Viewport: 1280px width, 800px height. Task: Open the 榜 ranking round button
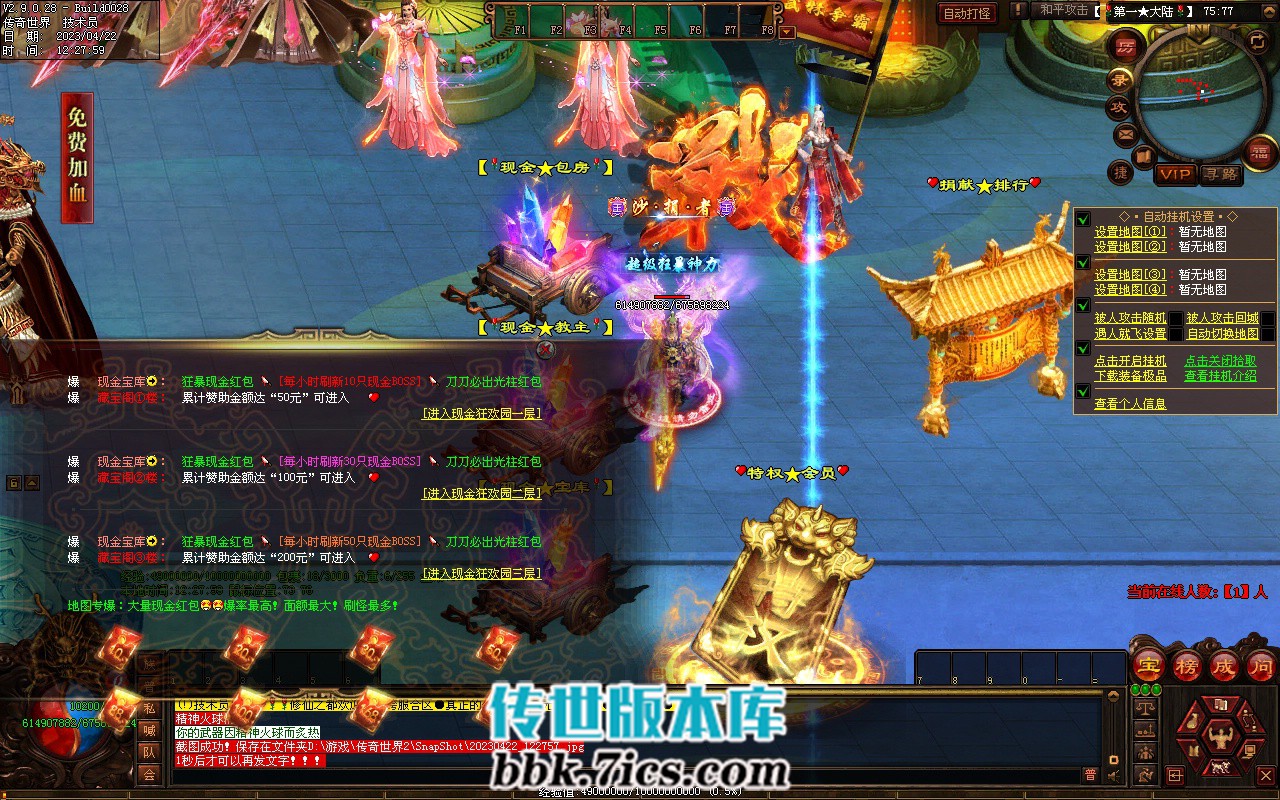coord(1187,665)
